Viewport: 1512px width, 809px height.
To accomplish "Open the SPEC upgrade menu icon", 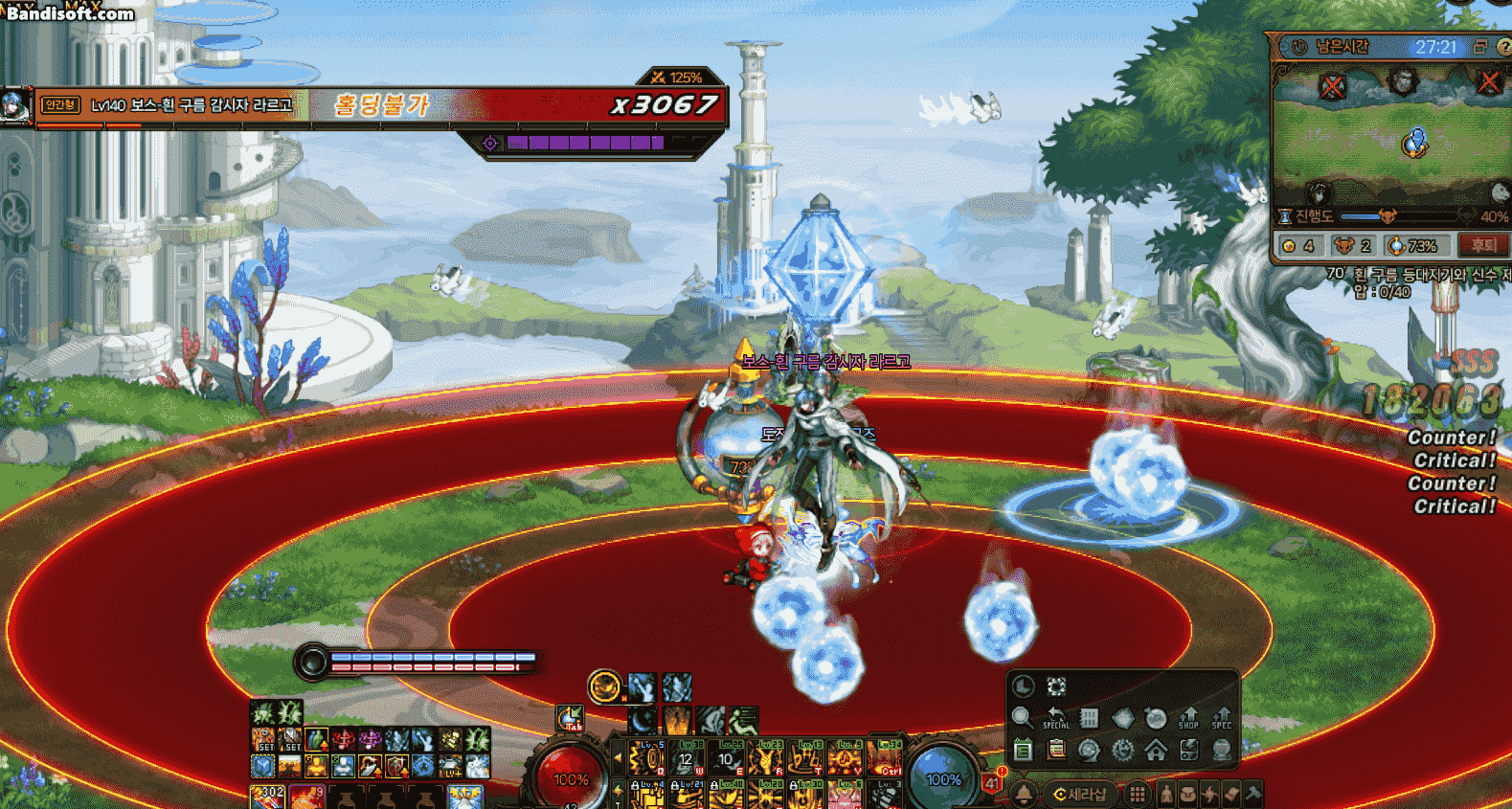I will point(1222,718).
